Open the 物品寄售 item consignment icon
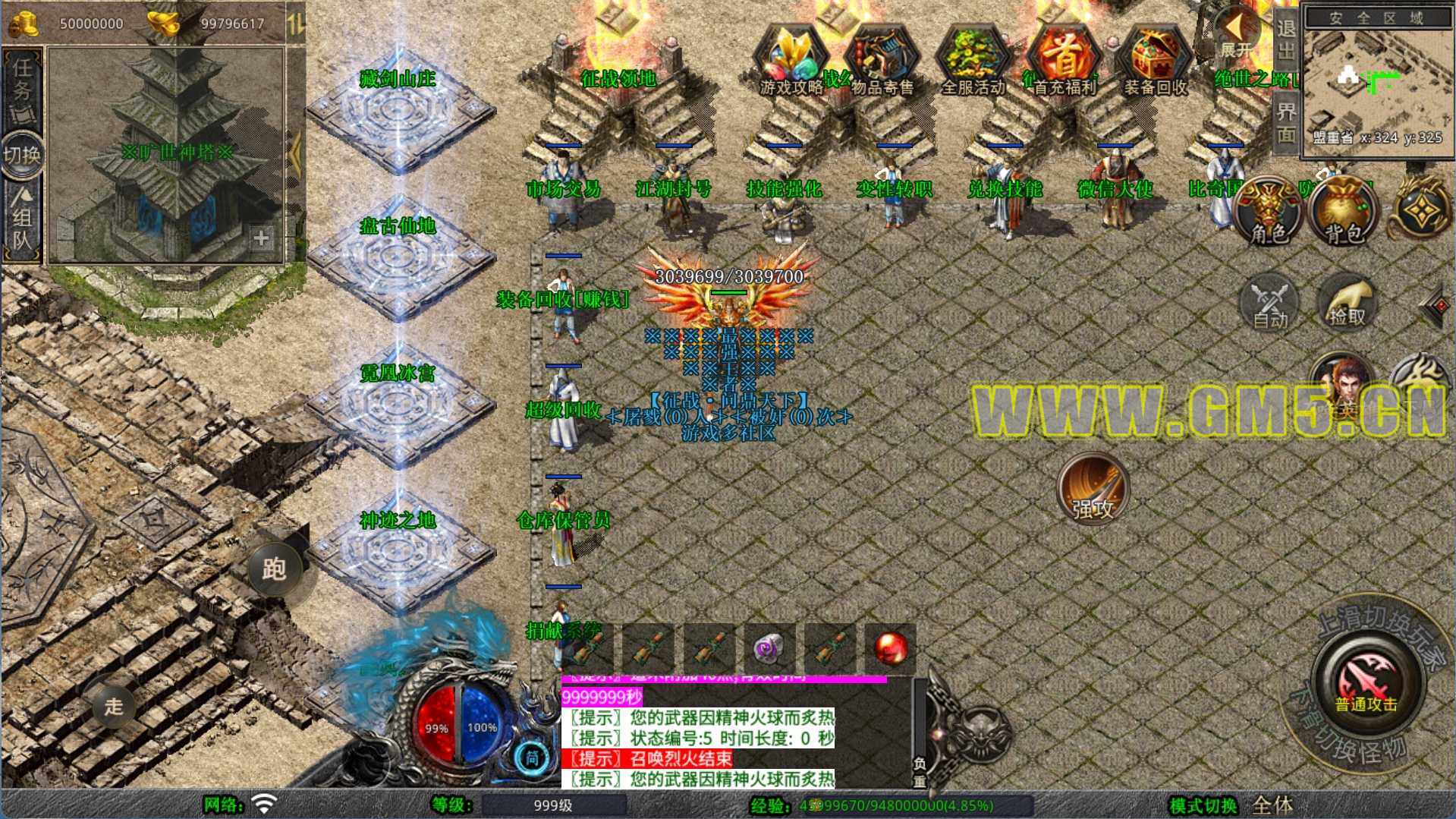1456x819 pixels. (881, 62)
